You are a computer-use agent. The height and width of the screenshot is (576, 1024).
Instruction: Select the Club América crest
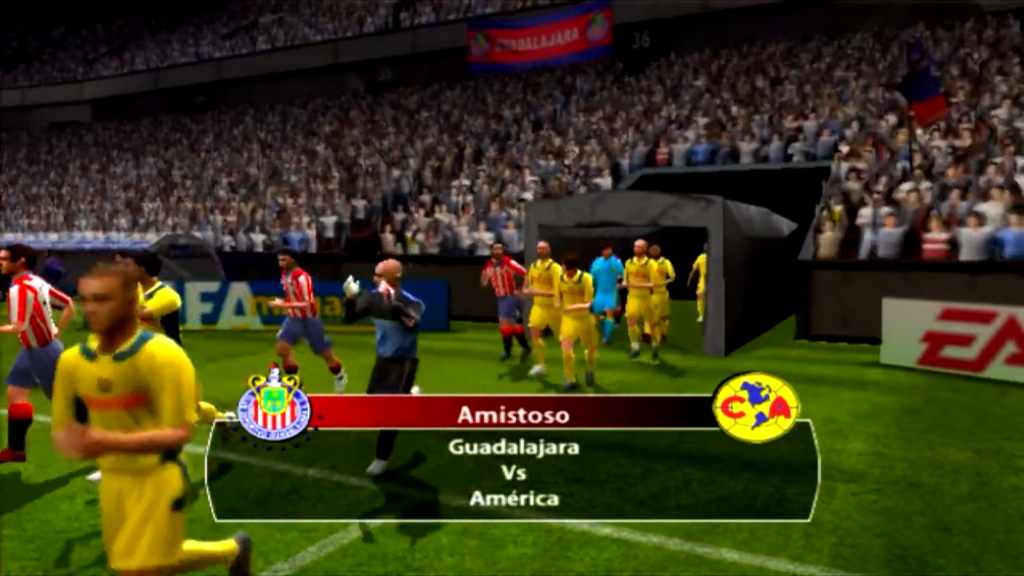point(756,407)
